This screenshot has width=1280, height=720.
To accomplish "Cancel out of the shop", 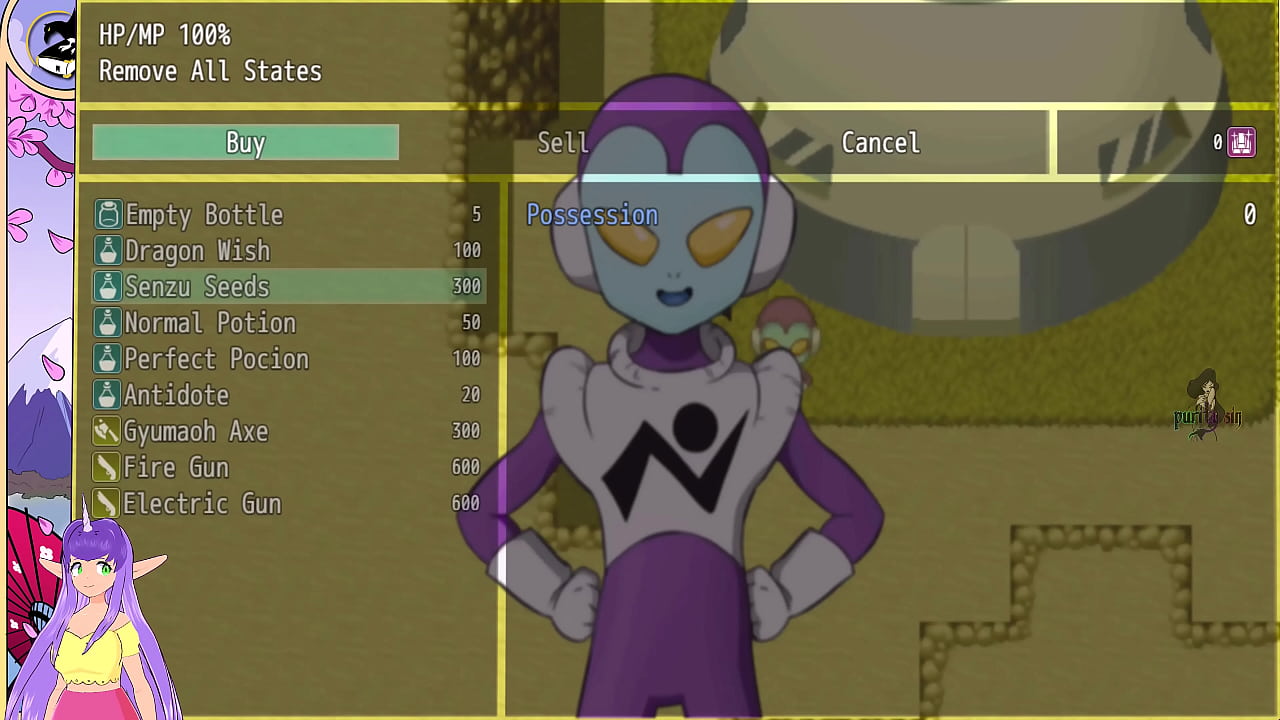I will click(880, 143).
